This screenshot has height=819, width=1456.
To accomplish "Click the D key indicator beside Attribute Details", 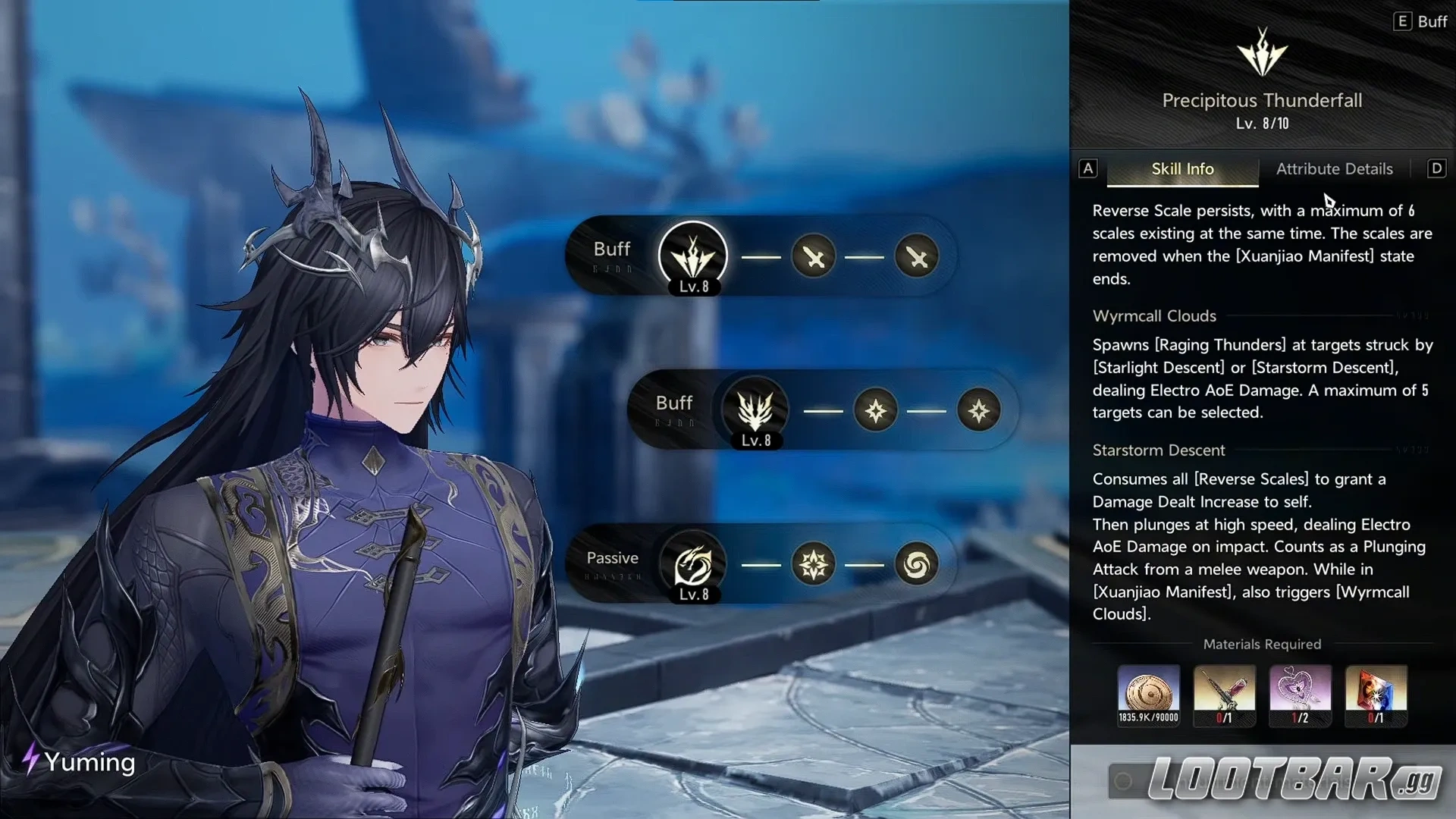I will tap(1436, 168).
